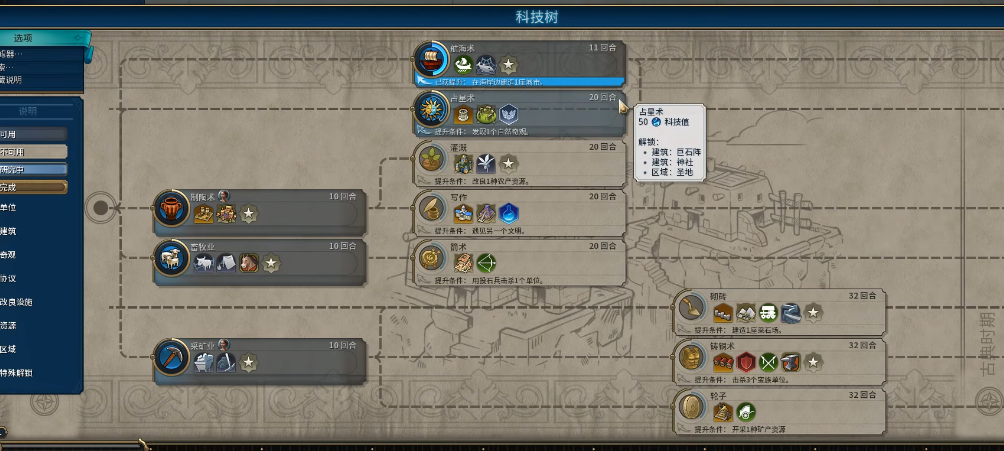Click the anvil icon under 铸铜术

790,361
